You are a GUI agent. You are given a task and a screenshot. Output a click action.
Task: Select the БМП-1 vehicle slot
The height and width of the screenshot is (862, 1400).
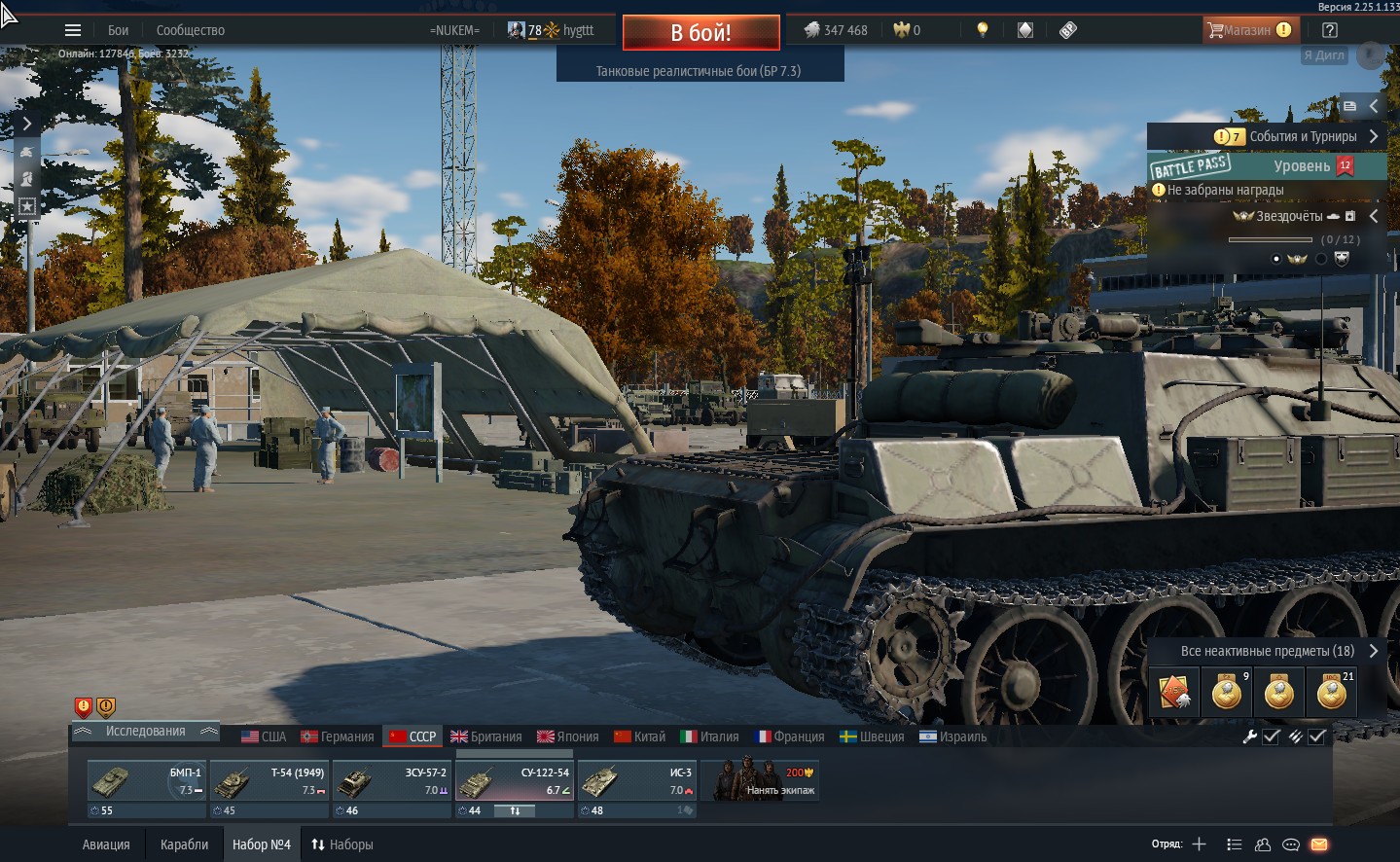pyautogui.click(x=146, y=781)
